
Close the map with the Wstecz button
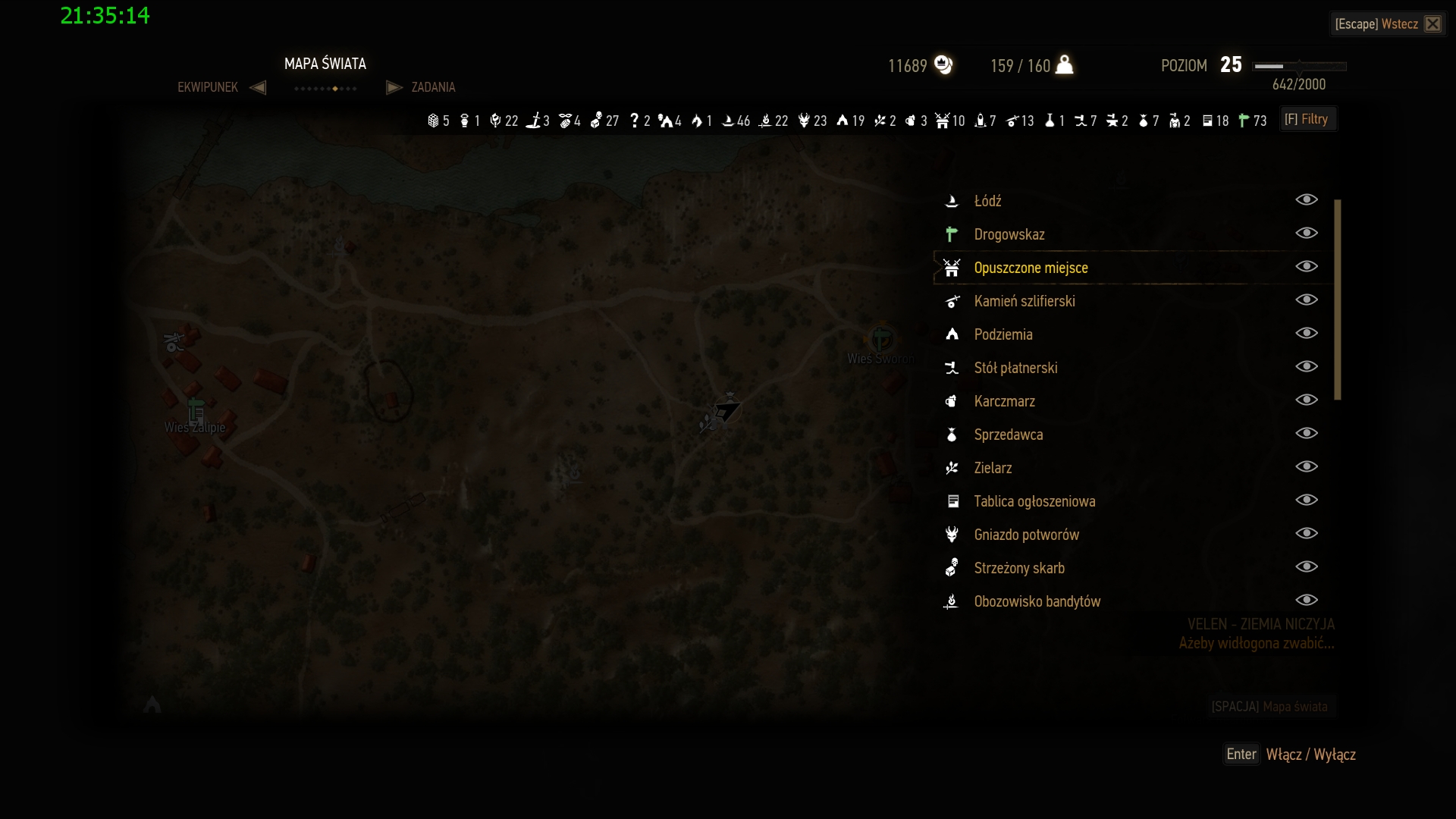(x=1388, y=24)
